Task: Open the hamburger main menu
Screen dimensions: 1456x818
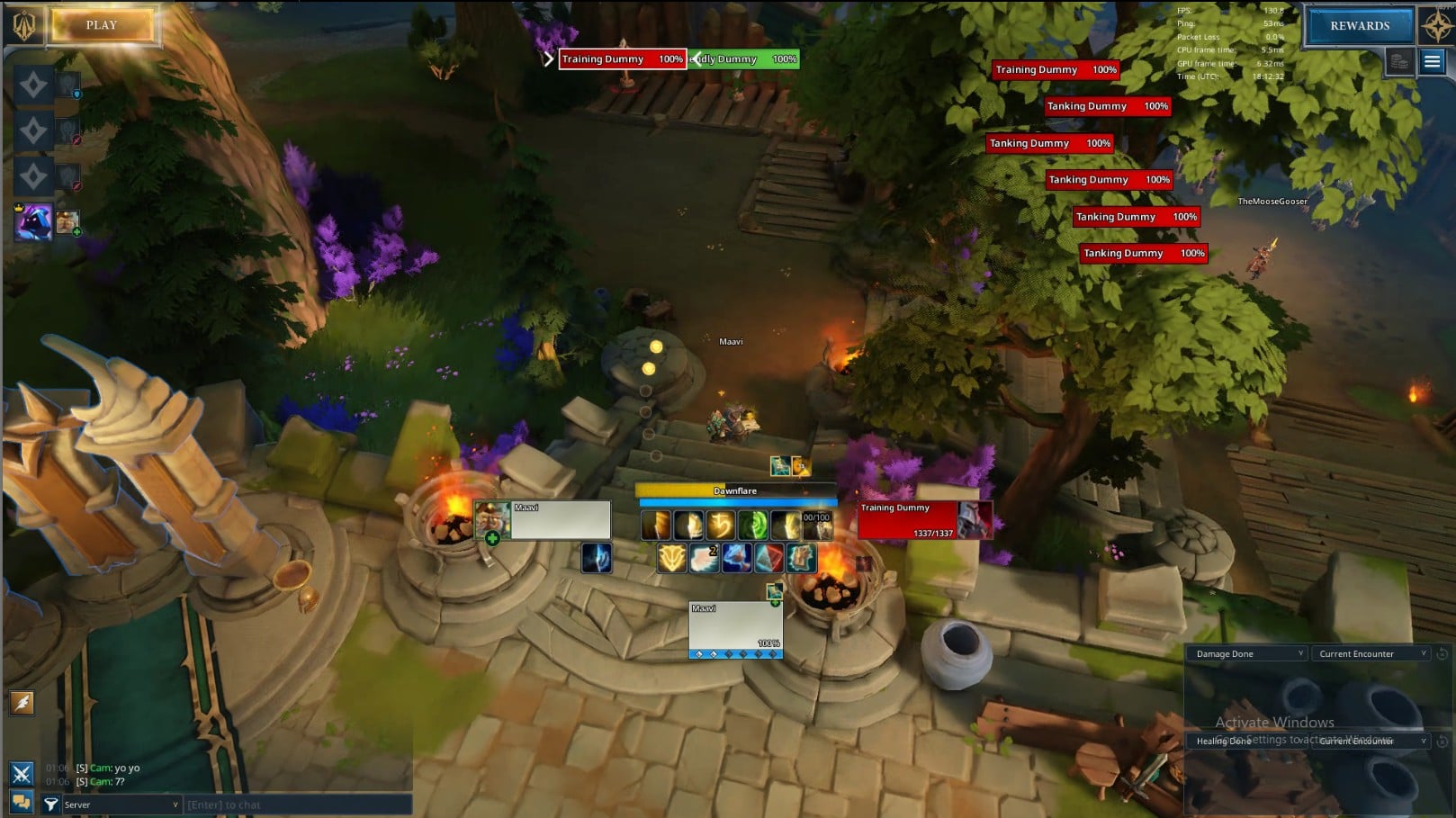Action: [x=1432, y=61]
